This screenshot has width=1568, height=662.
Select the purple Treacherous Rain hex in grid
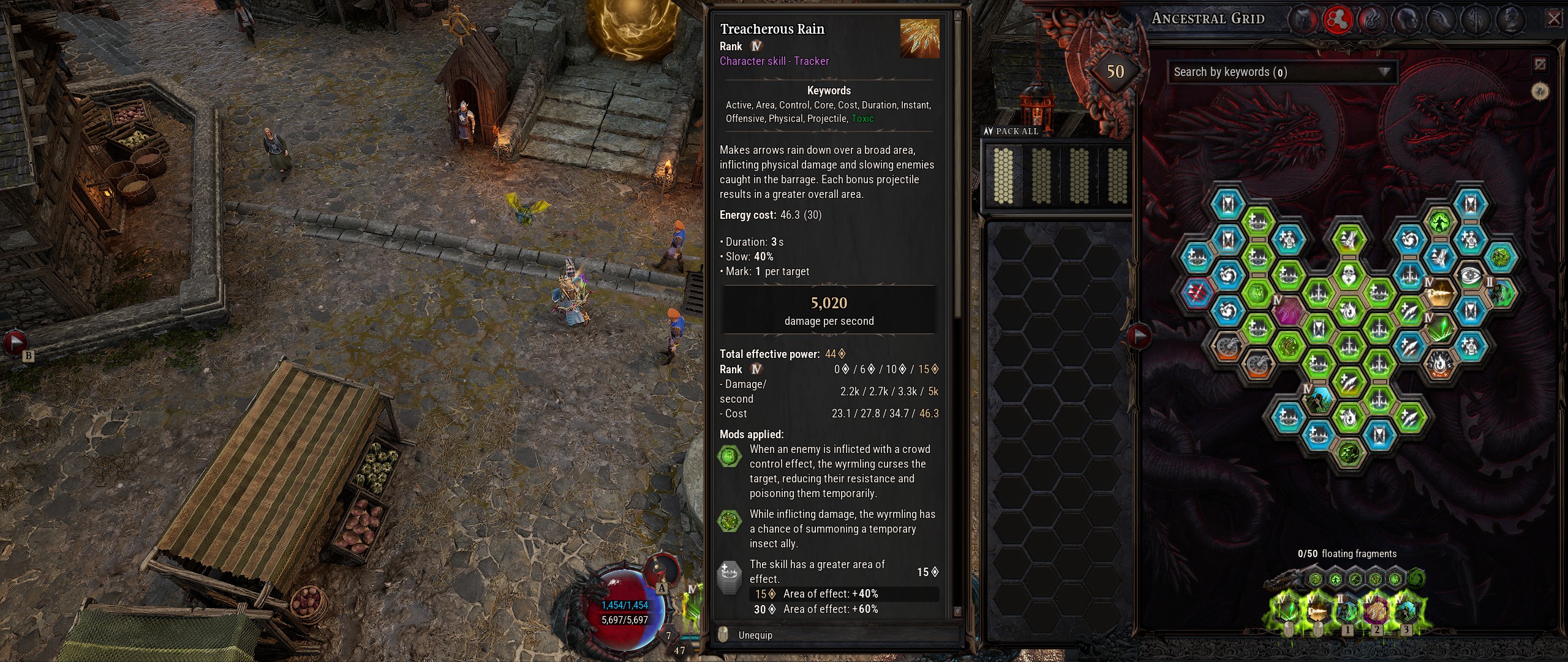tap(1288, 311)
